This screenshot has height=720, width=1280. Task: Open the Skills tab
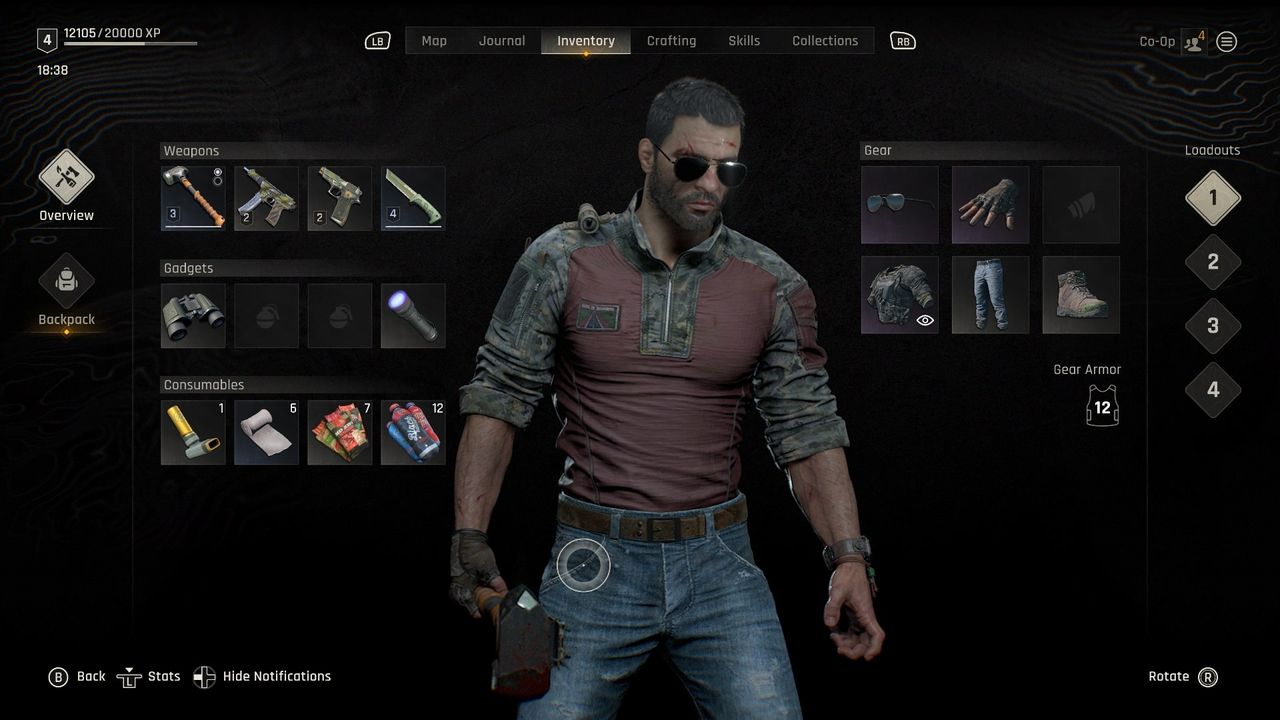point(743,40)
